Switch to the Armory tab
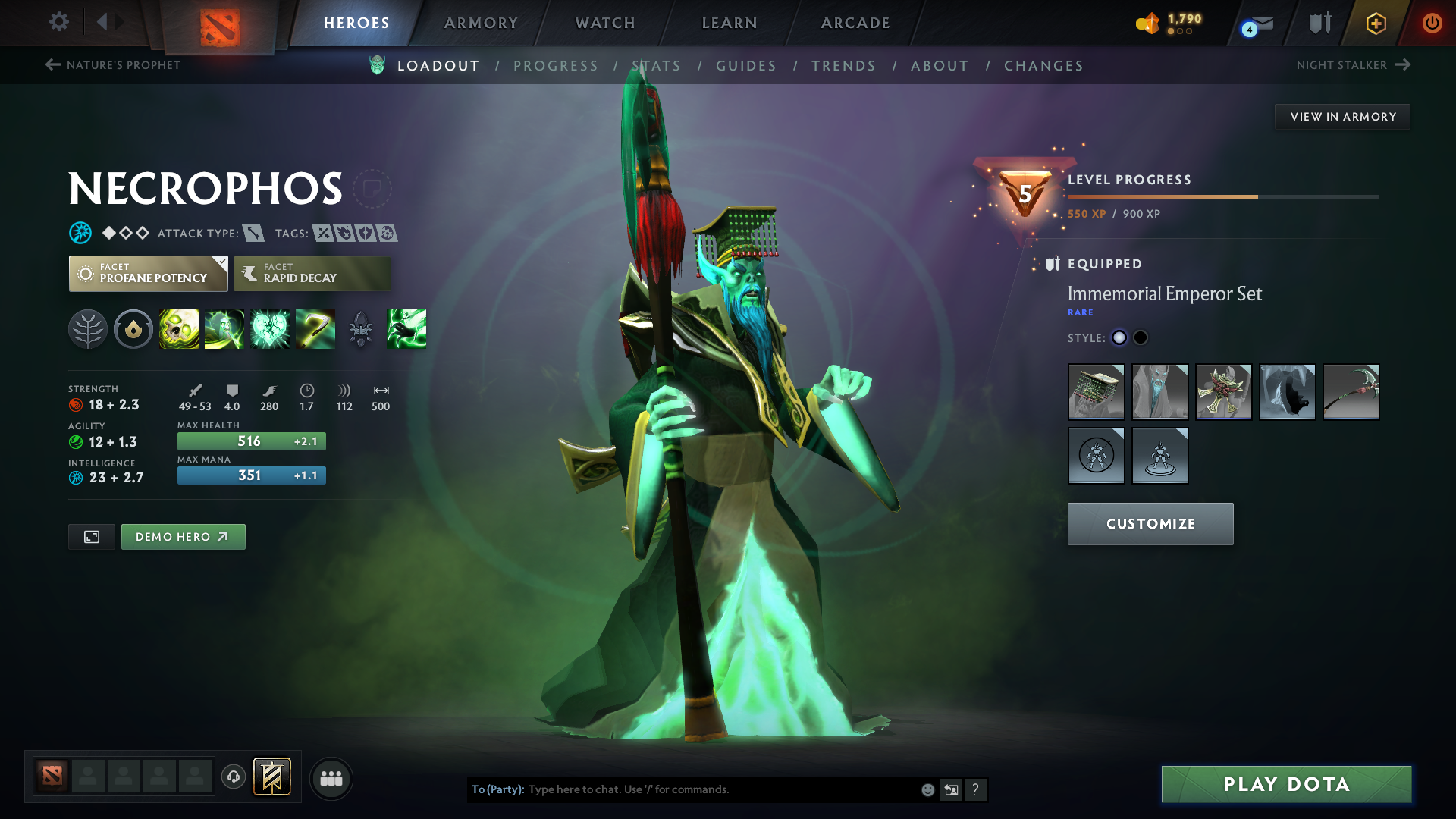The width and height of the screenshot is (1456, 819). click(481, 23)
